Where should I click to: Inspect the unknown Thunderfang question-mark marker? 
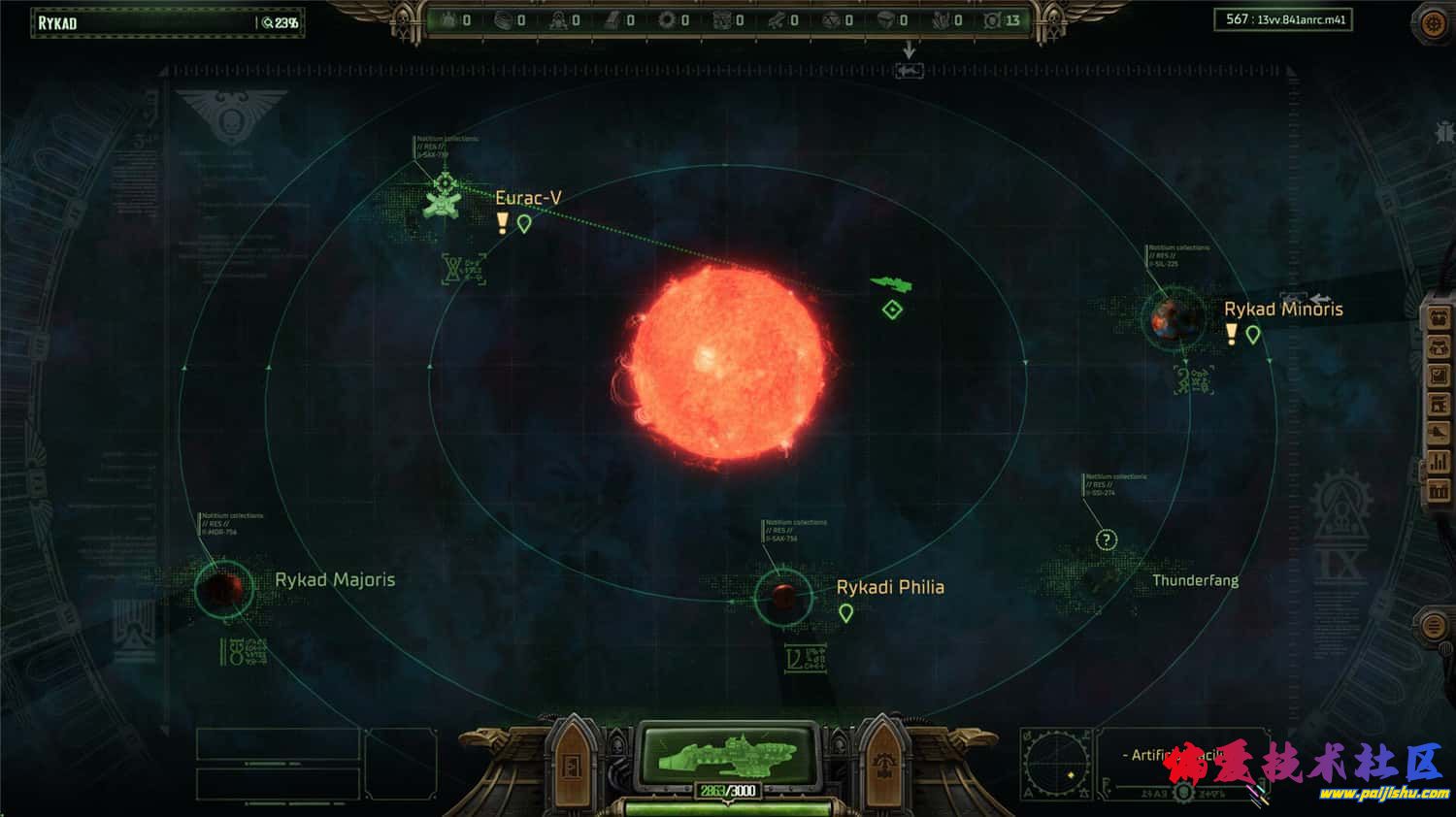click(x=1106, y=540)
